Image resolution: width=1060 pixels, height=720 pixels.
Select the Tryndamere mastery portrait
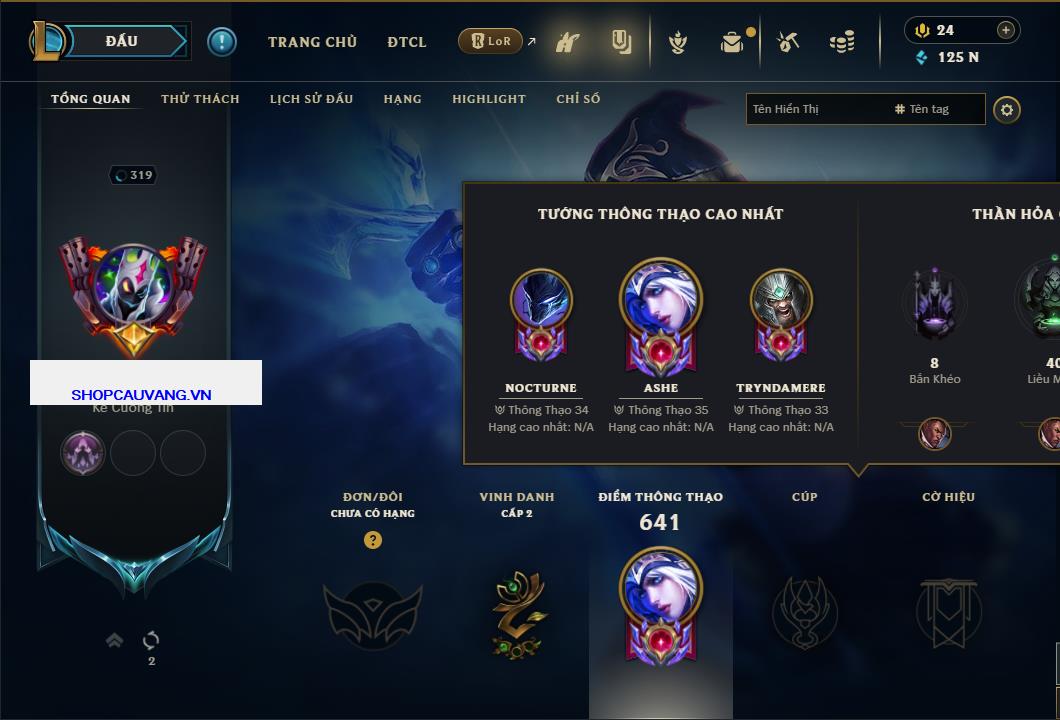coord(781,300)
